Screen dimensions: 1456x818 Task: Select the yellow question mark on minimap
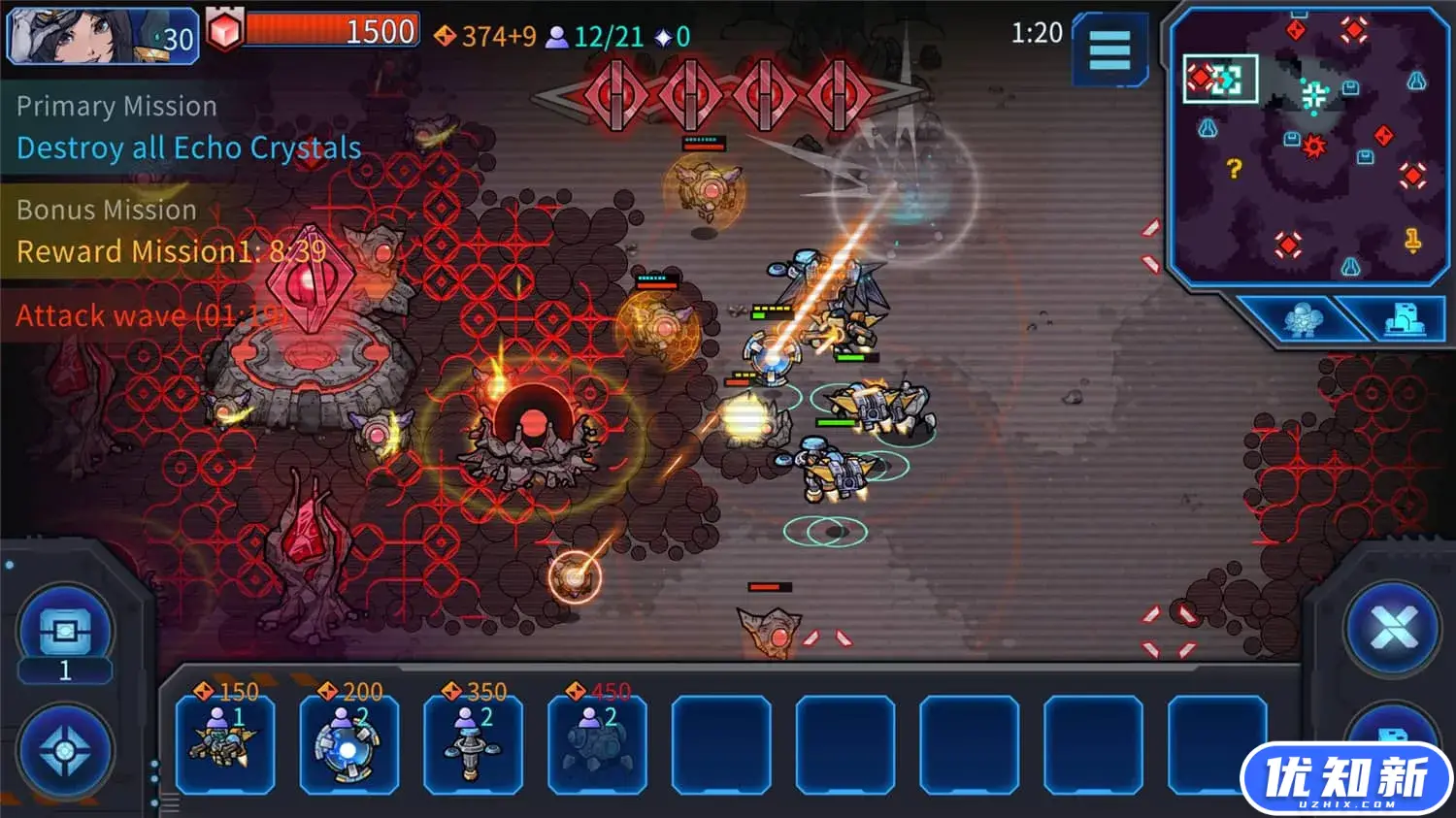coord(1234,170)
